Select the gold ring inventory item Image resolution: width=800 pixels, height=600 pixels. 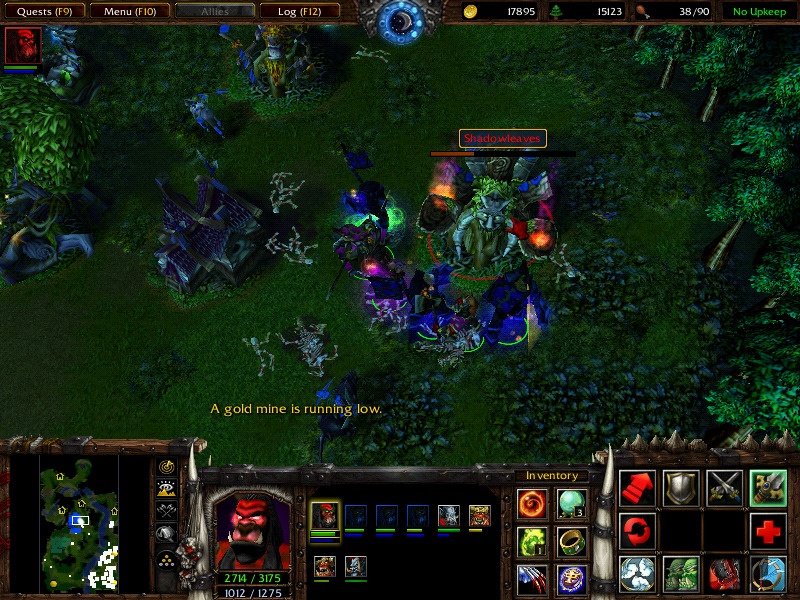572,541
